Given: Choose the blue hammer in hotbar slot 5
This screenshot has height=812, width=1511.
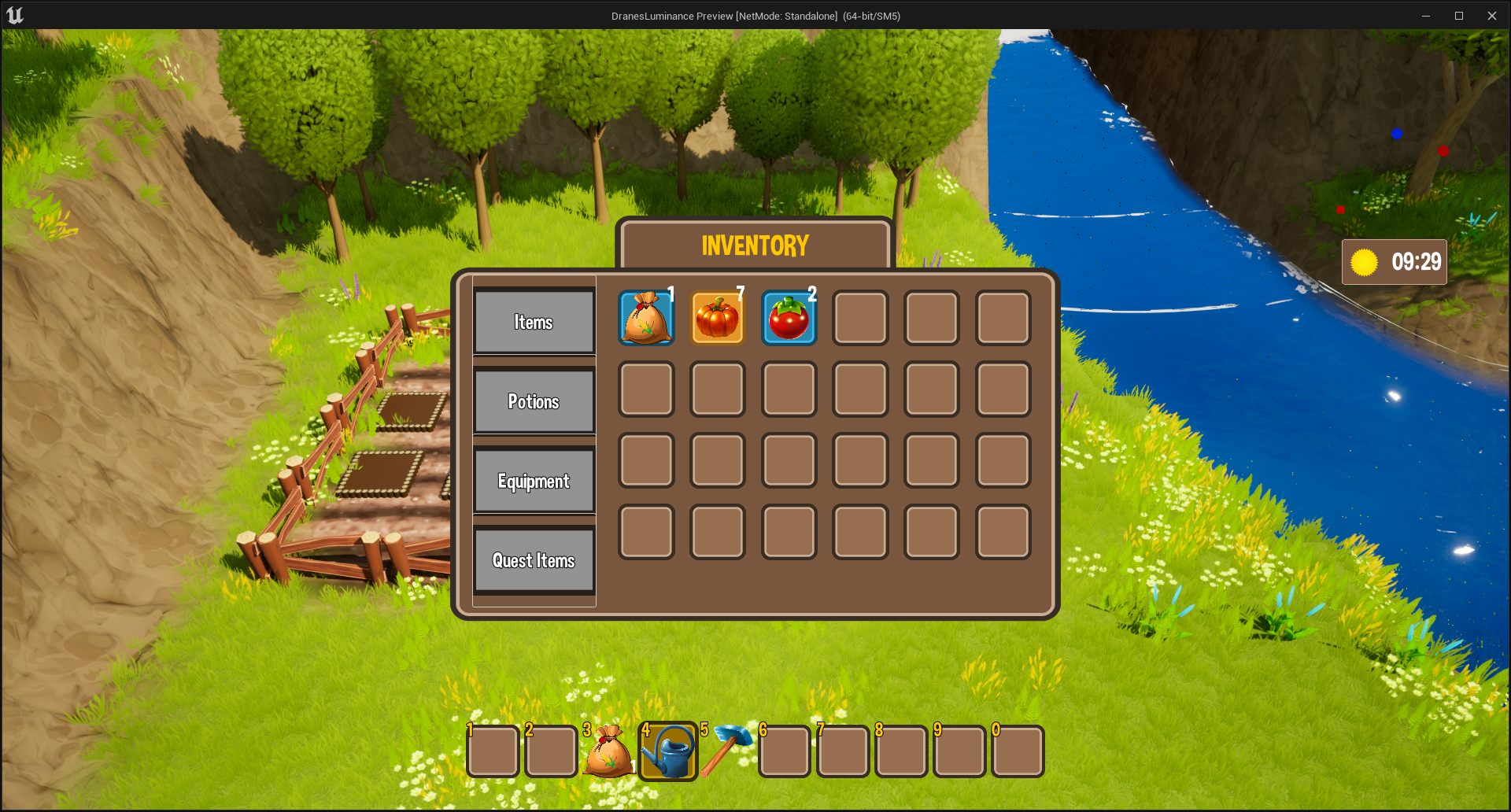Looking at the screenshot, I should pyautogui.click(x=726, y=751).
